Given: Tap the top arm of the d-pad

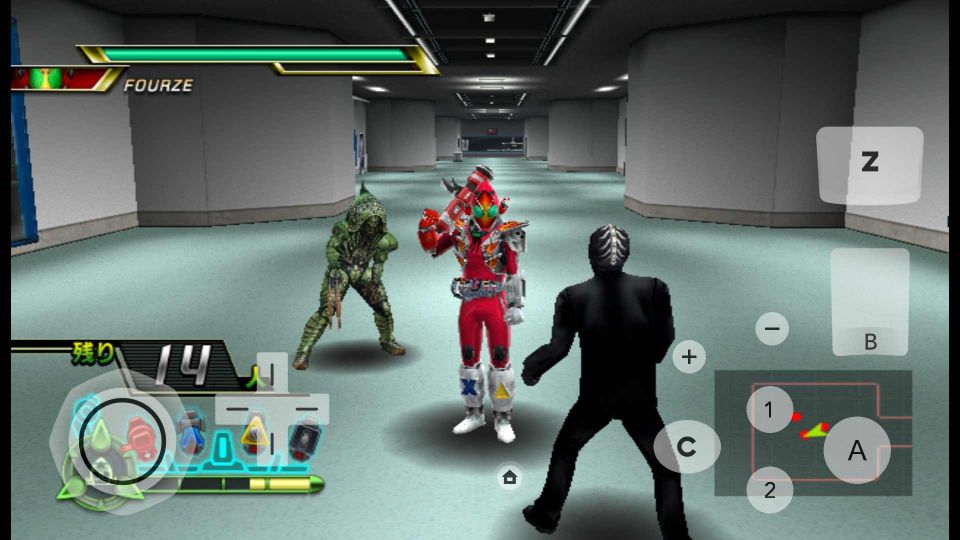Looking at the screenshot, I should tap(272, 373).
